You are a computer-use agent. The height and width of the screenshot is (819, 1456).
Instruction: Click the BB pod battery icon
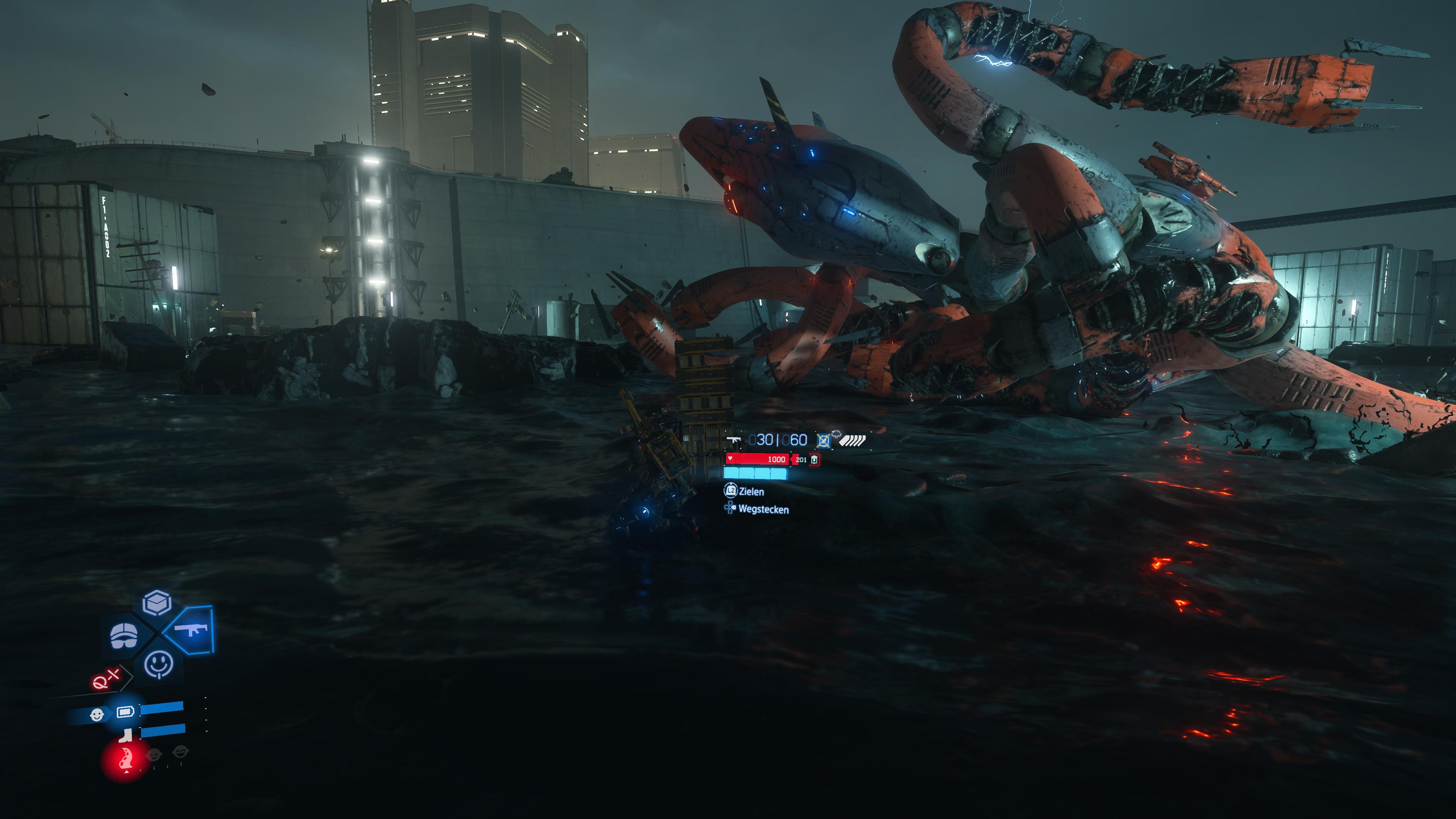point(126,712)
